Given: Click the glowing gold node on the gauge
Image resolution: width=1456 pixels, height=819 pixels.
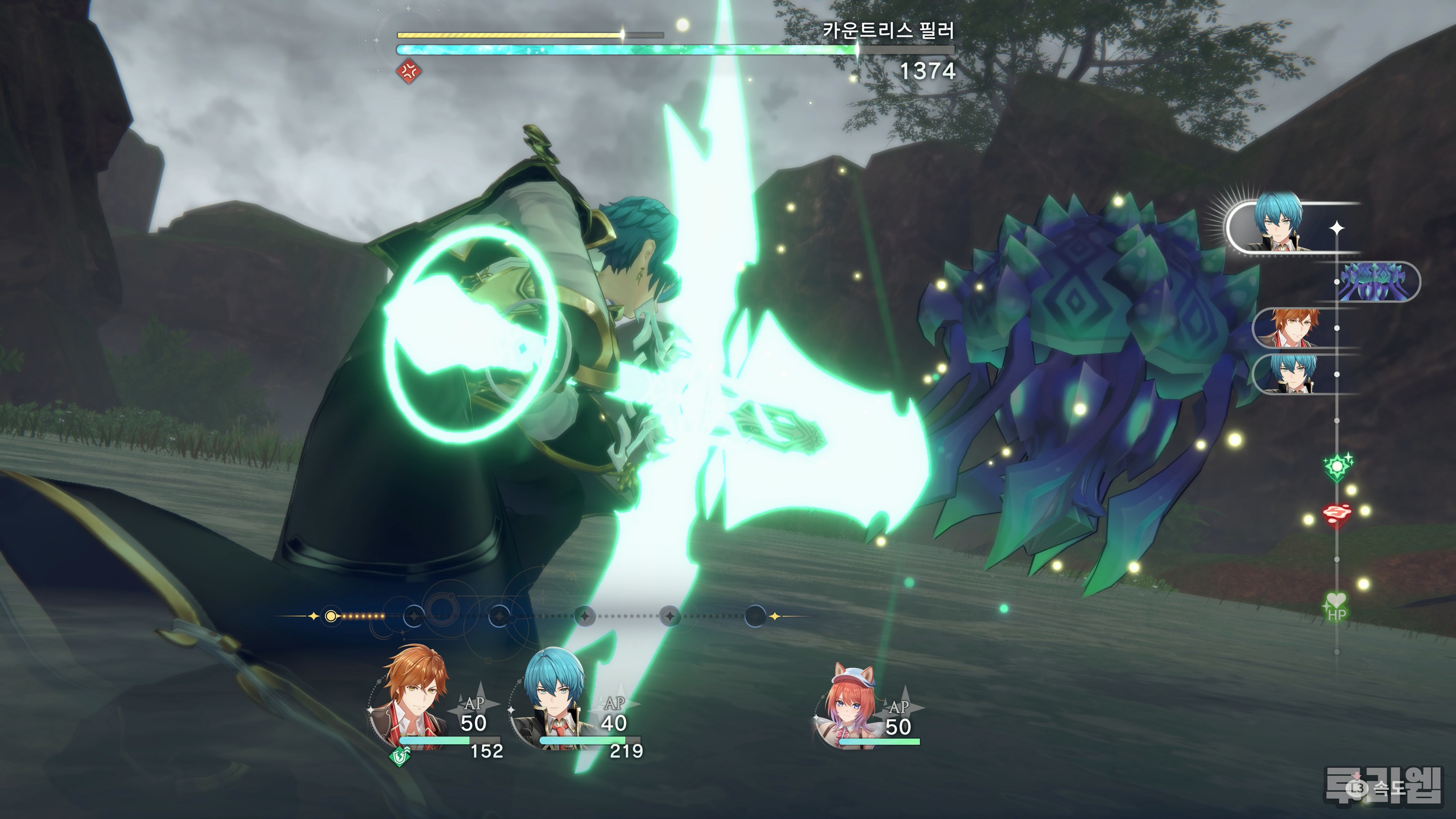Looking at the screenshot, I should pos(331,616).
